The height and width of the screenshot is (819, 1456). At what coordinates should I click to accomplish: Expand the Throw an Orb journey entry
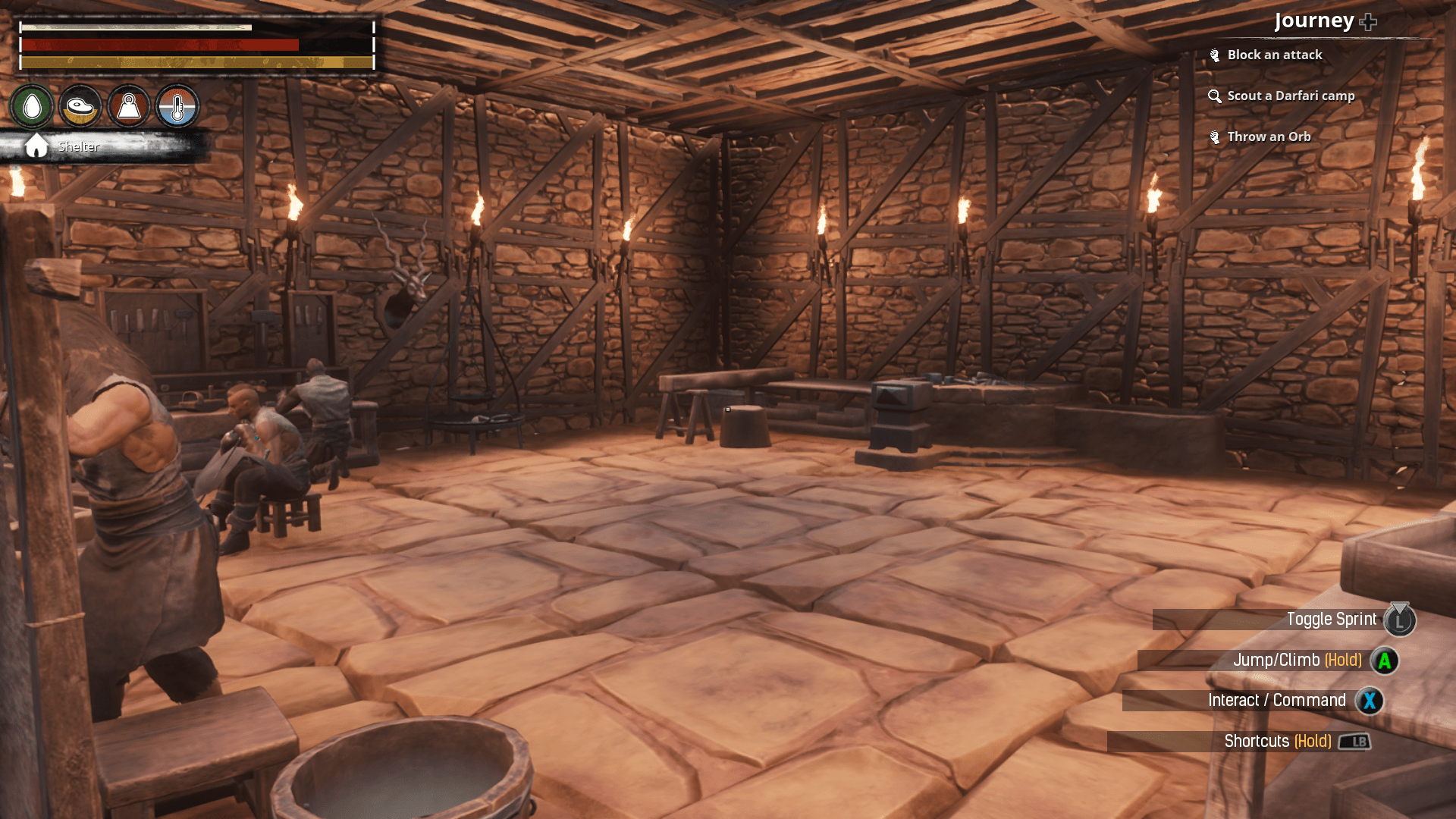[x=1269, y=136]
